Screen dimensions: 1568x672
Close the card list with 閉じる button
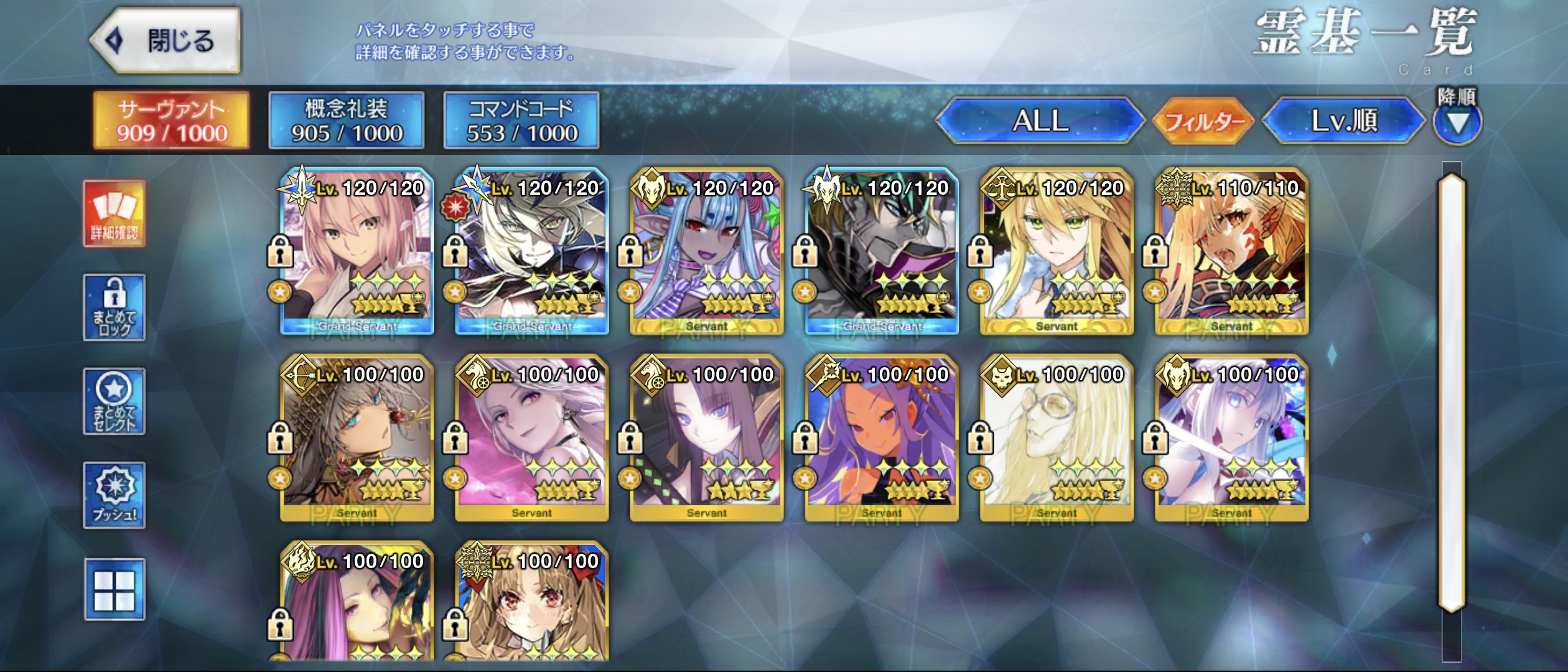click(x=166, y=41)
